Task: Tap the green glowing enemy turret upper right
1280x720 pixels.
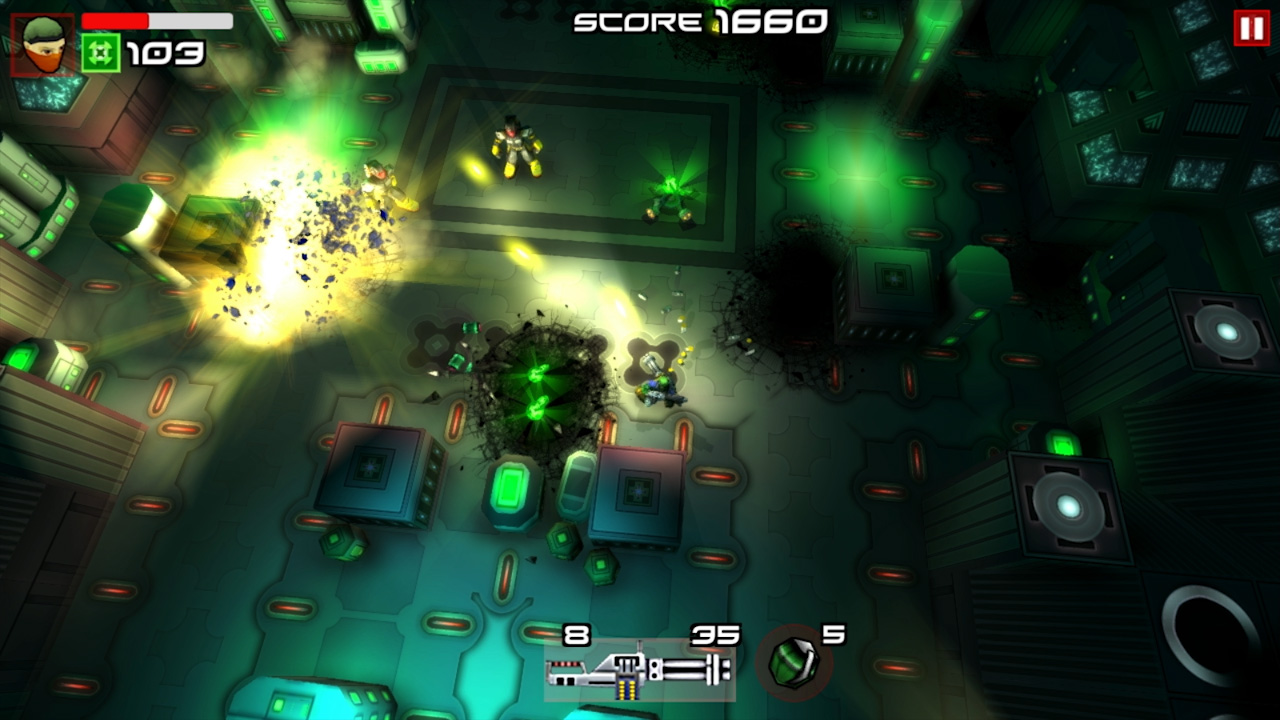Action: 673,195
